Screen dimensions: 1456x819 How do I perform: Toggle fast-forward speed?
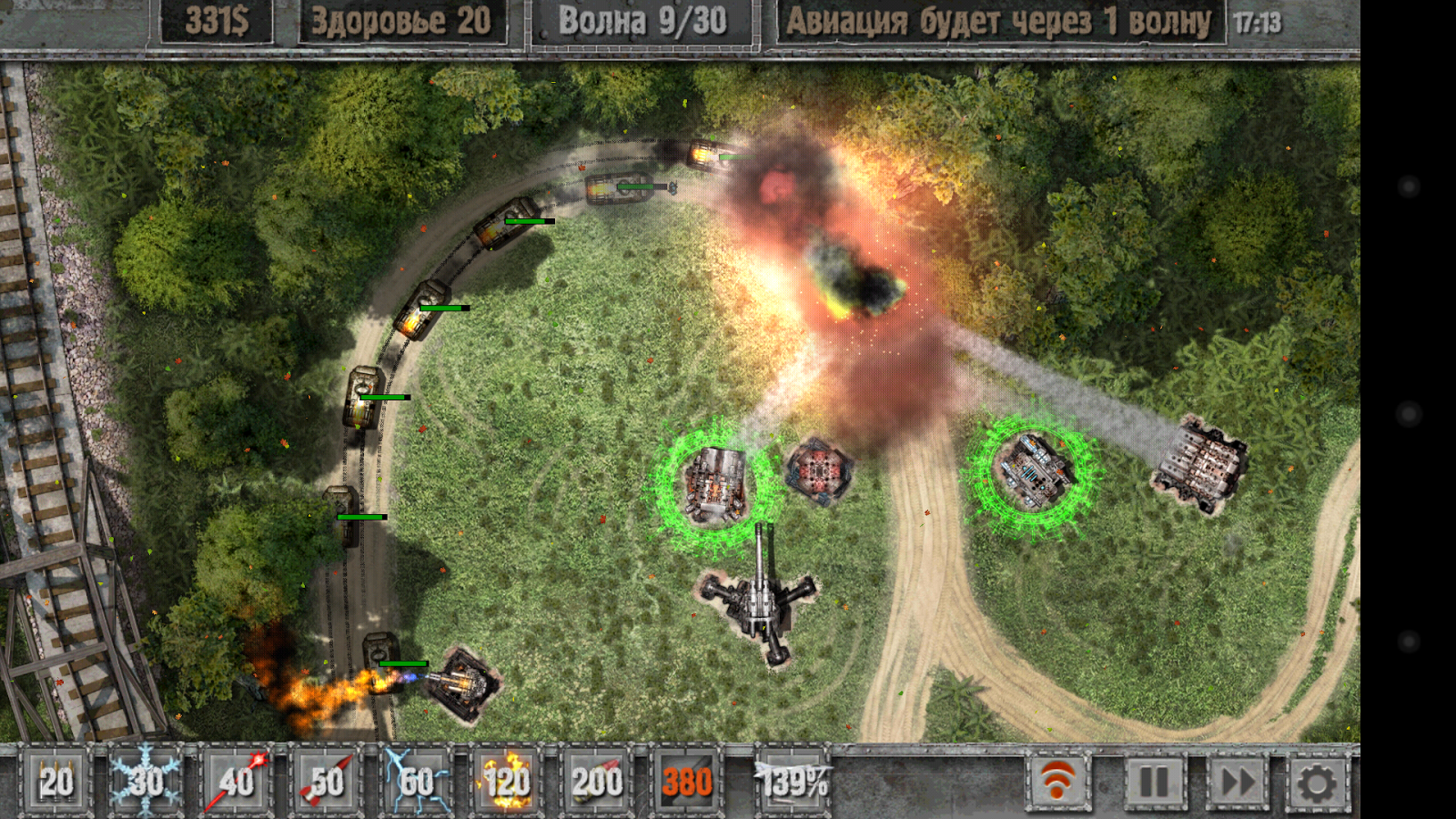(1238, 781)
